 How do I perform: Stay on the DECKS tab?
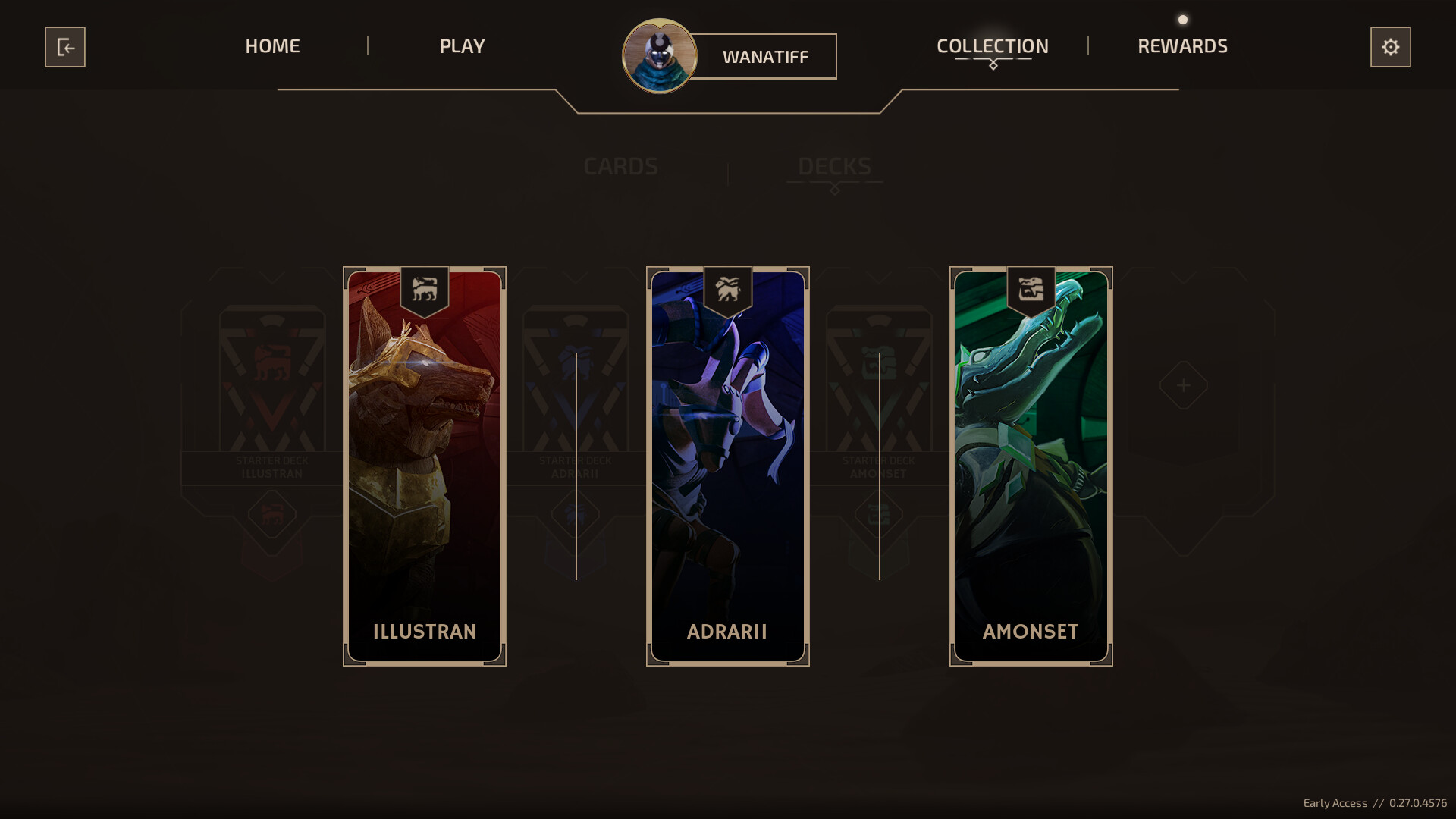coord(834,167)
